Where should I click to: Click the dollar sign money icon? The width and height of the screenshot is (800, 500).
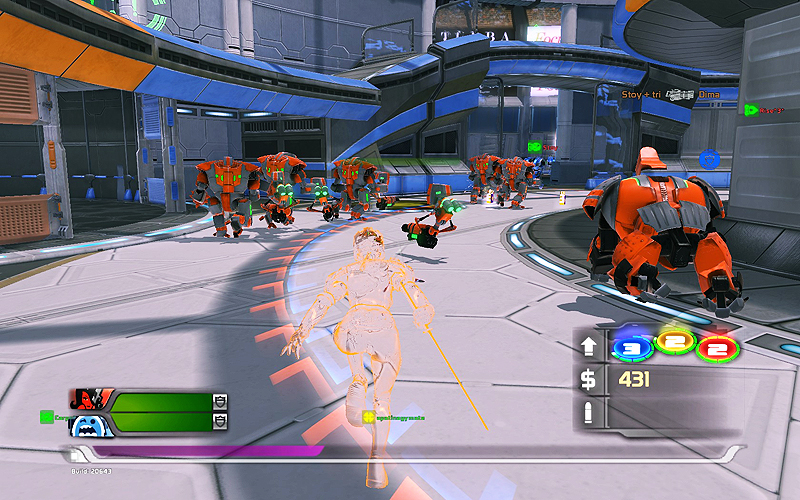(589, 379)
